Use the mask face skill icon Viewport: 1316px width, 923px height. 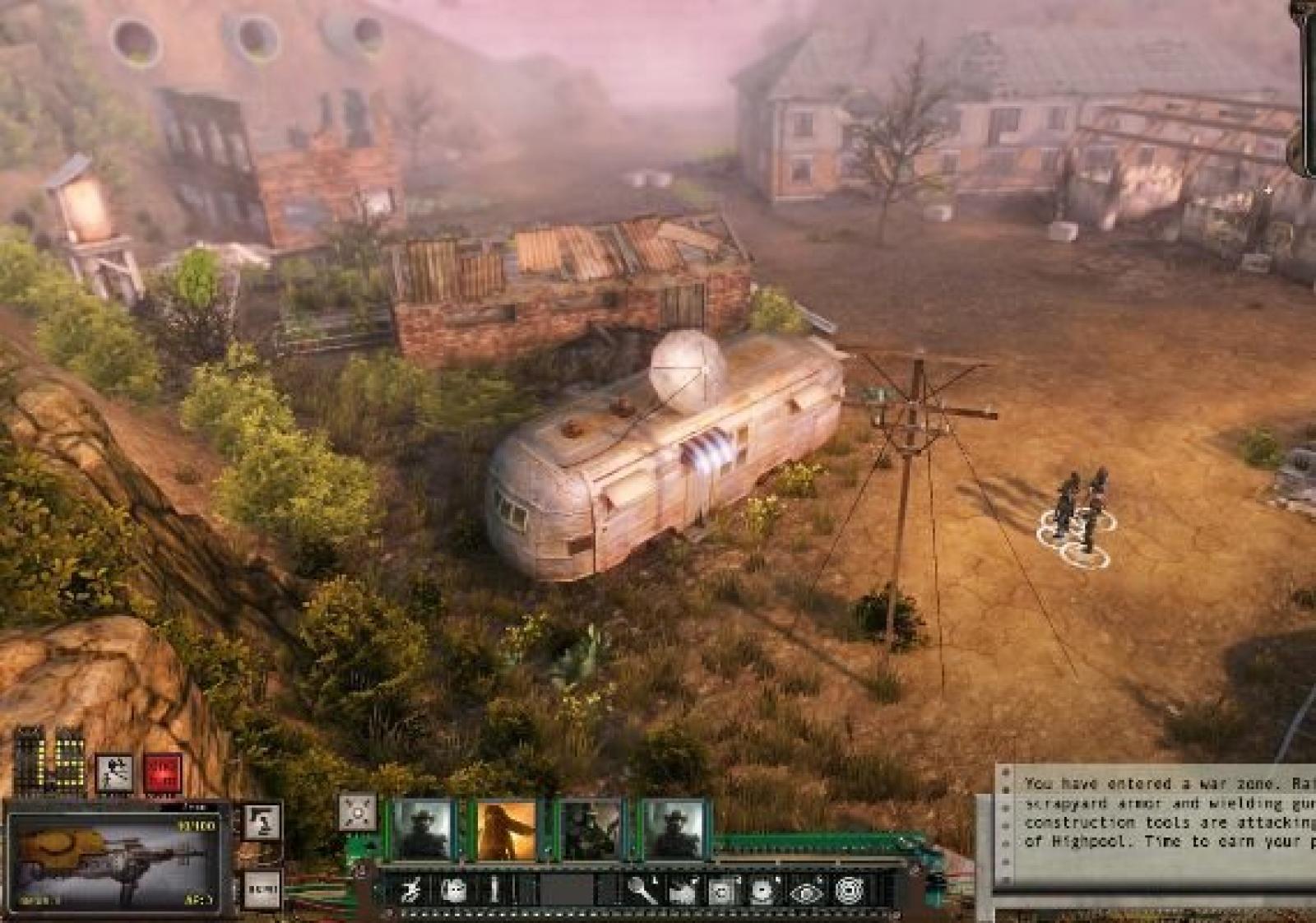453,891
